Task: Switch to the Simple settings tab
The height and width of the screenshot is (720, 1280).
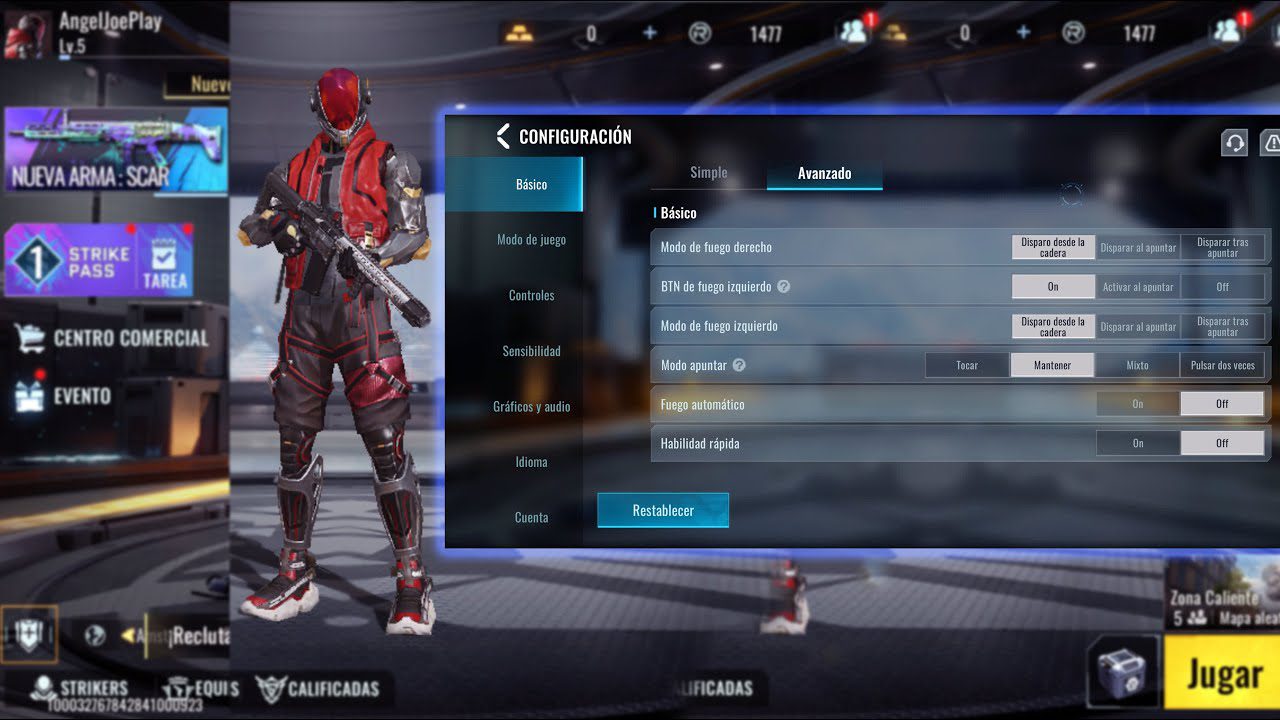Action: click(708, 173)
